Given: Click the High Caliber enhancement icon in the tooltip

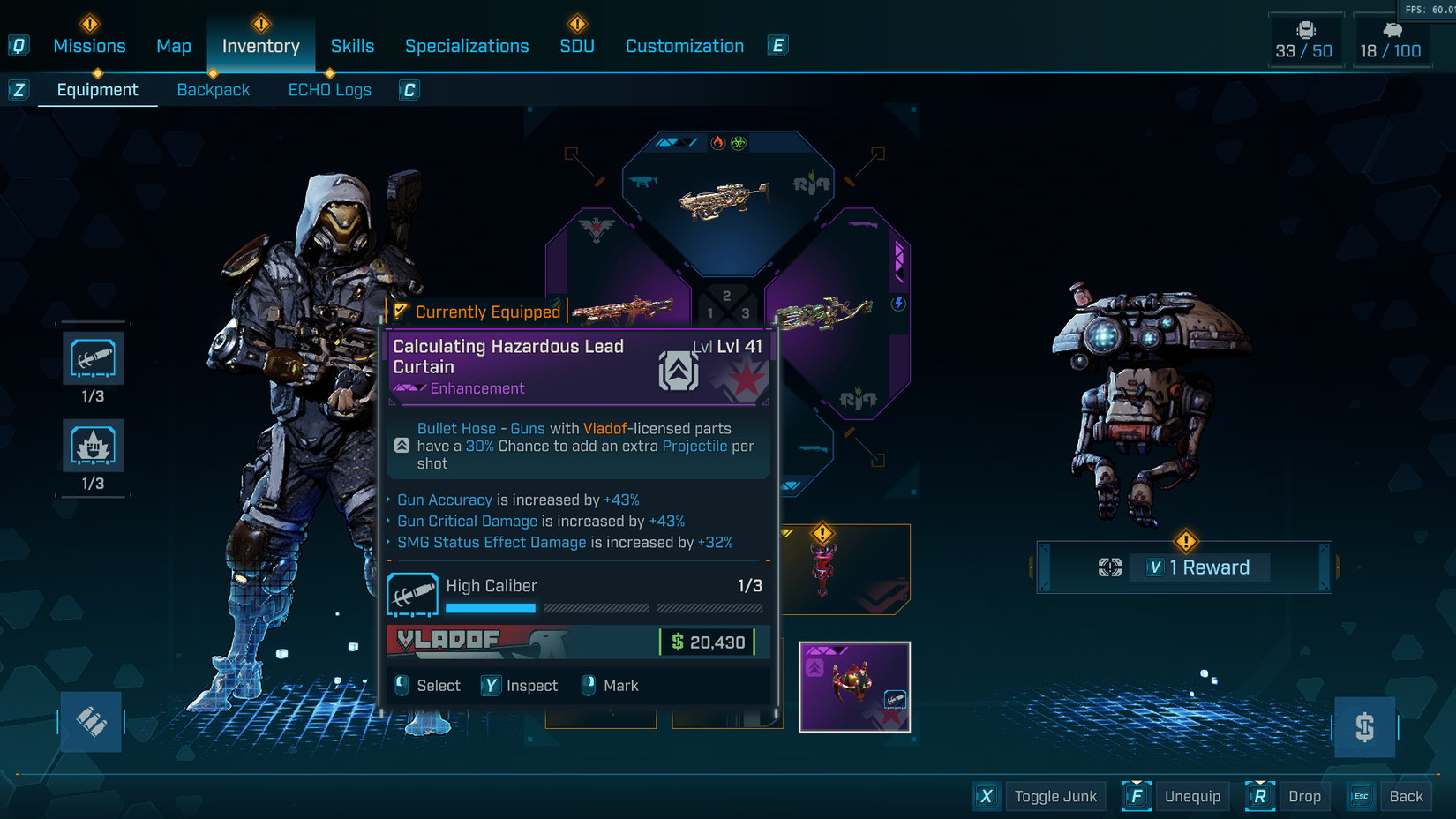Looking at the screenshot, I should click(x=413, y=593).
